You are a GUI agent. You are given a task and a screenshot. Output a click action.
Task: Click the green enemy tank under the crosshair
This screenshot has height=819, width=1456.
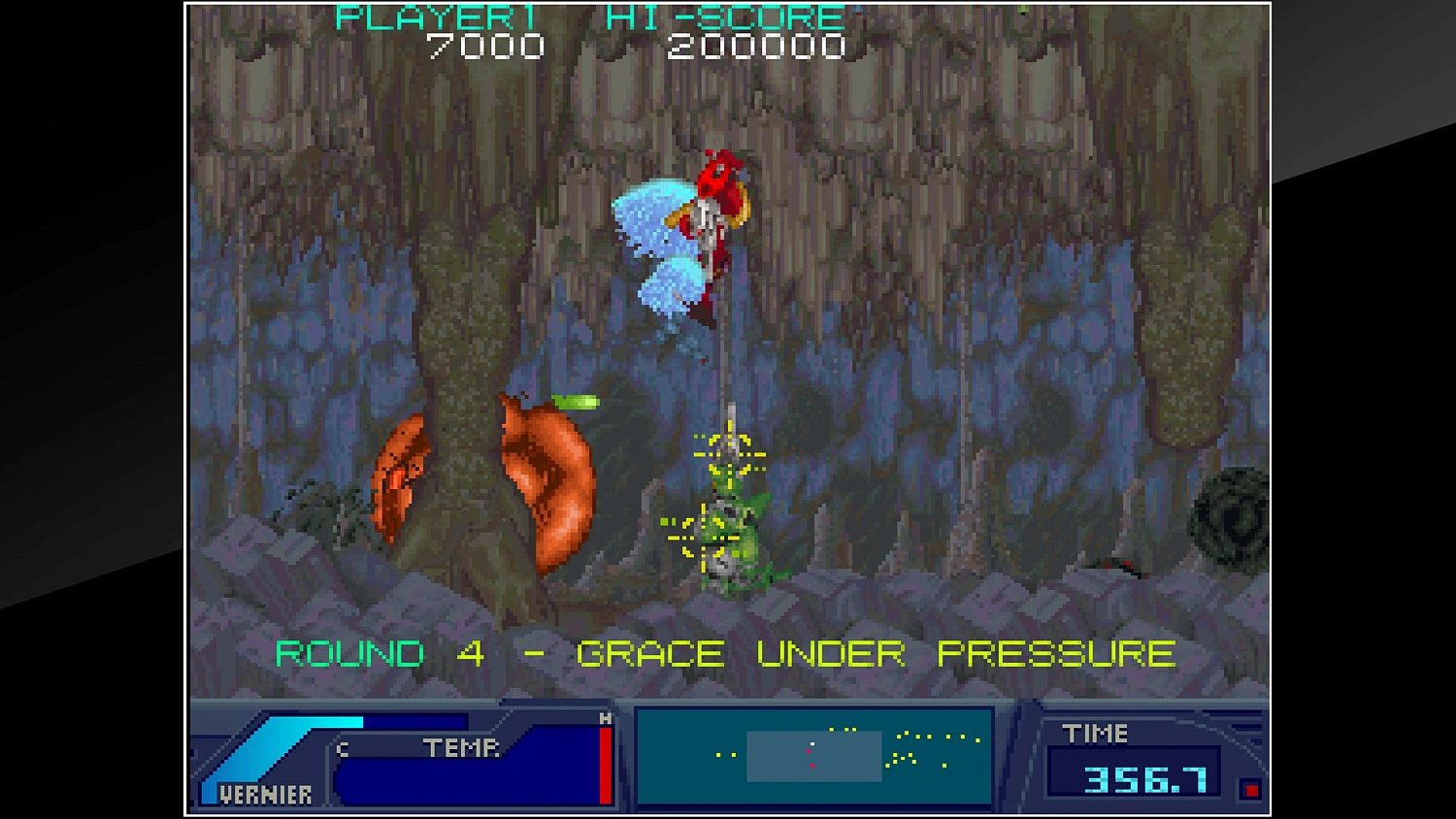pos(733,543)
